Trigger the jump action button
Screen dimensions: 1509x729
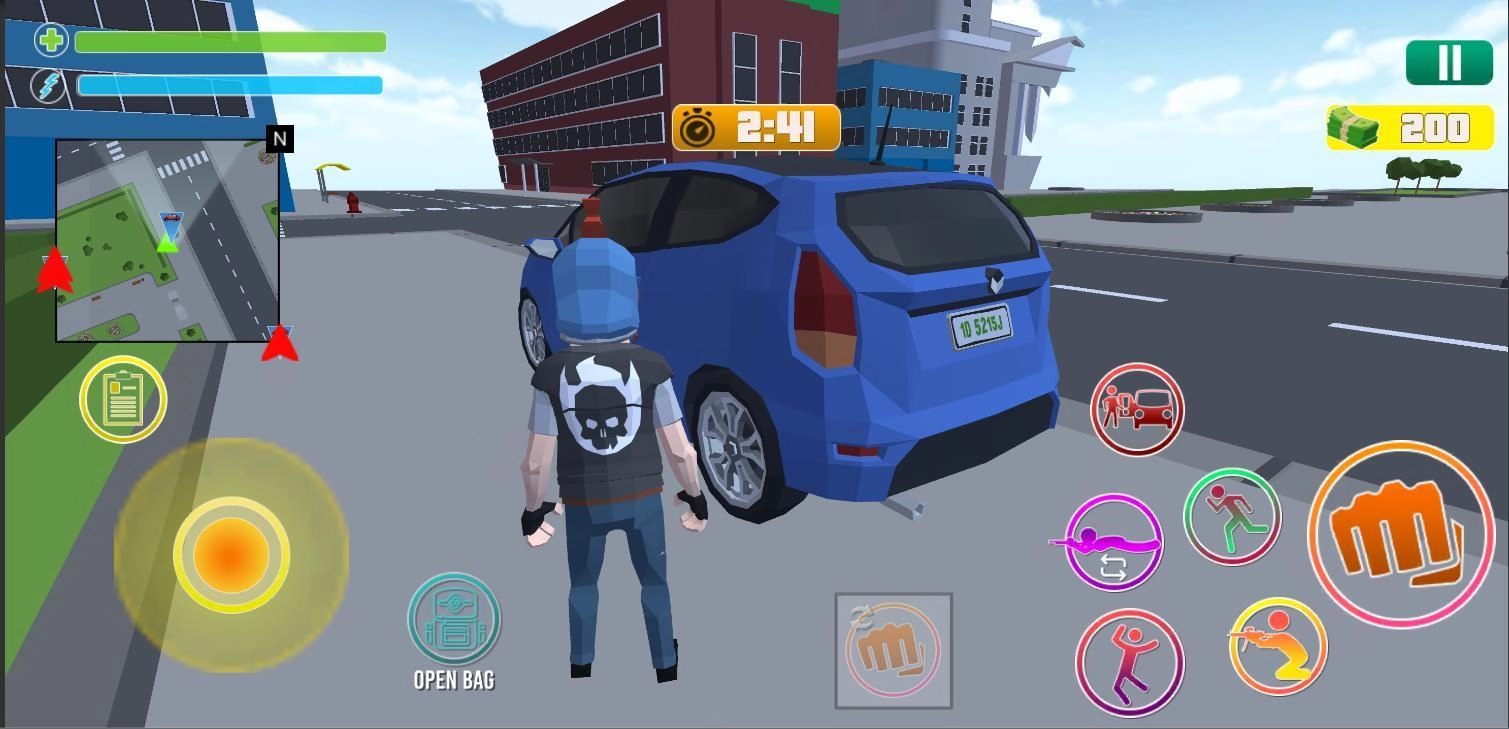click(x=1129, y=660)
